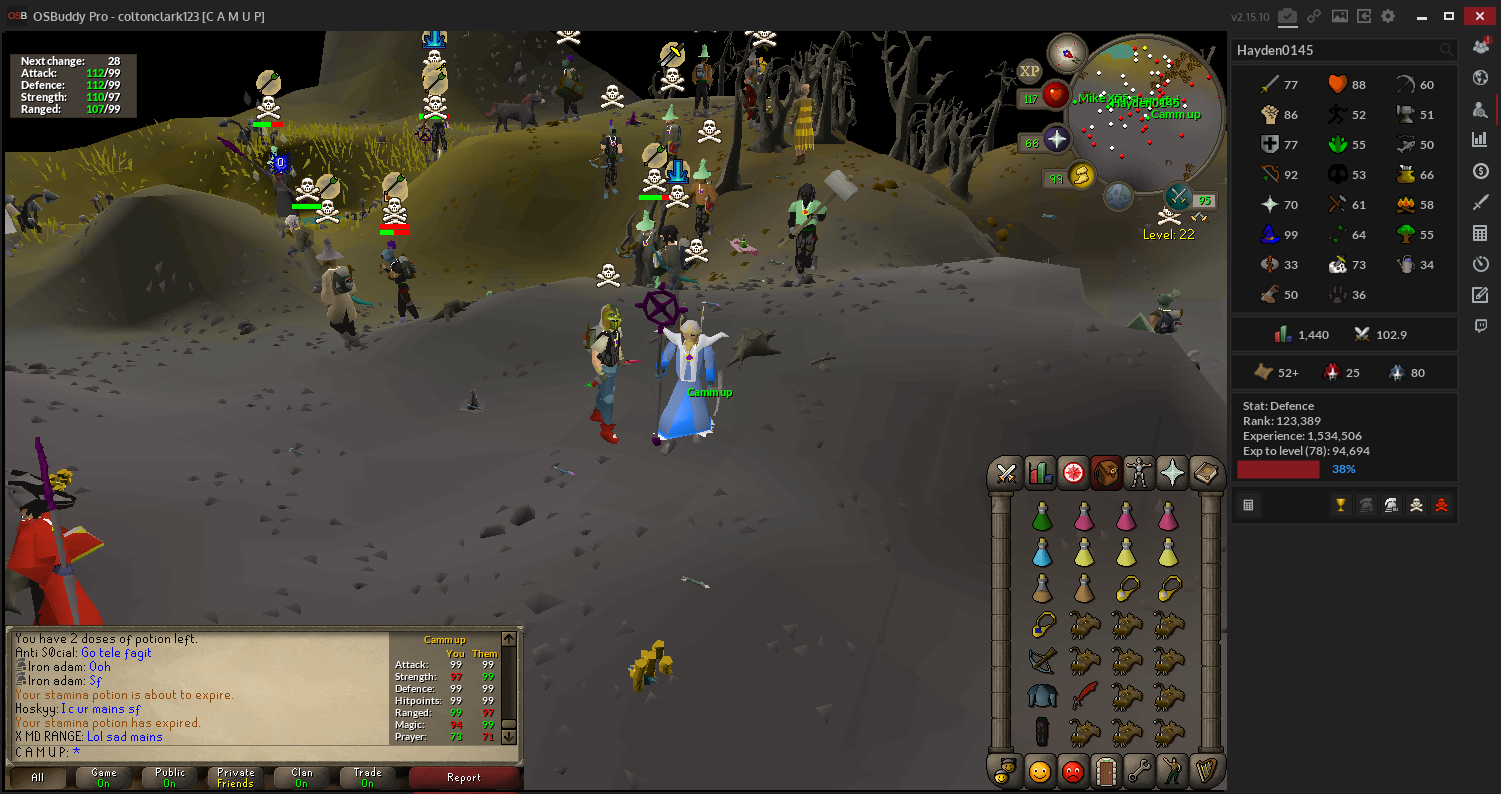This screenshot has height=794, width=1501.
Task: Open the Magic spellbook tab
Action: tap(1206, 473)
